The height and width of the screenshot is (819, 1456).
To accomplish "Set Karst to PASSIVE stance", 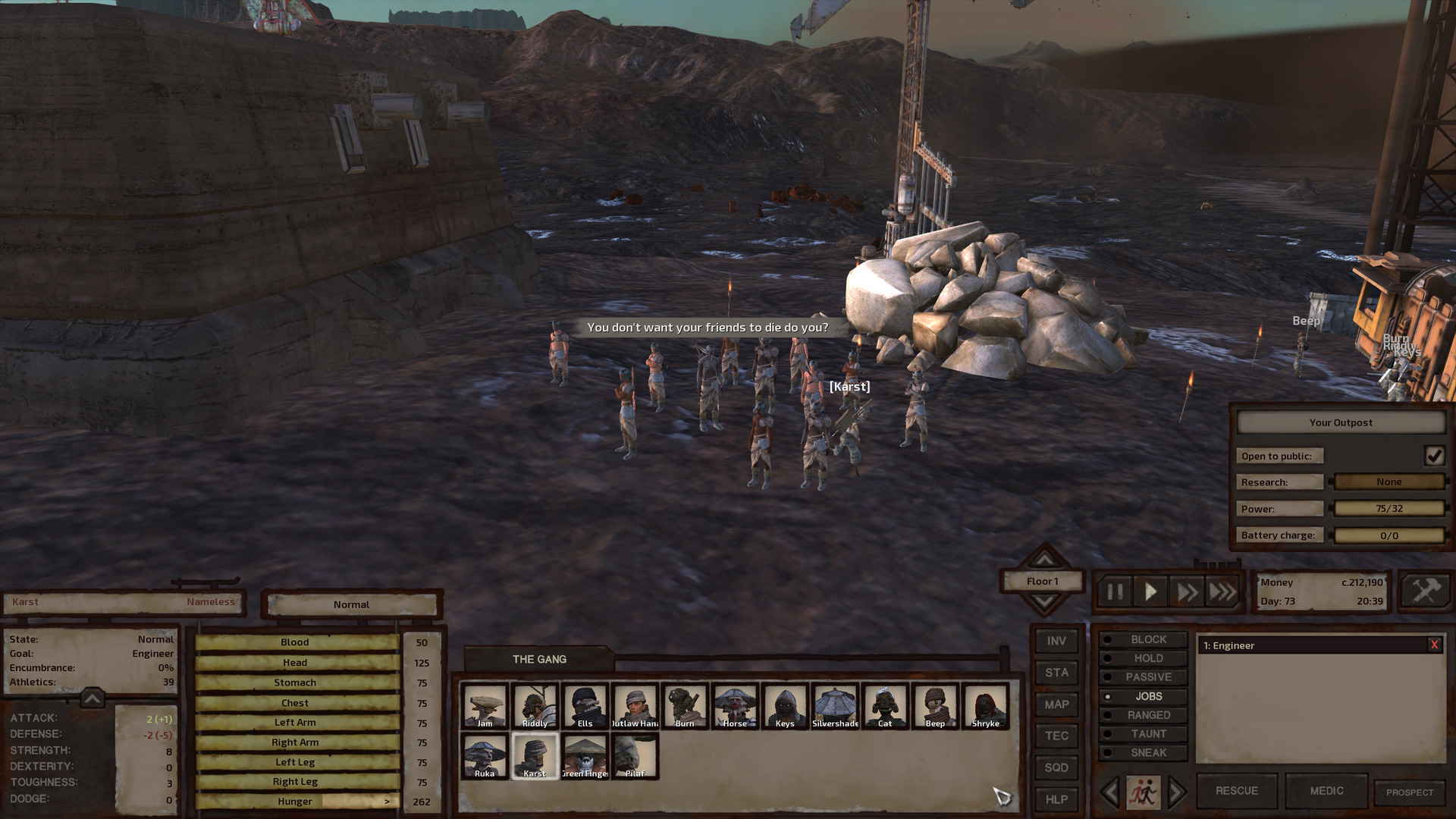I will [x=1144, y=676].
